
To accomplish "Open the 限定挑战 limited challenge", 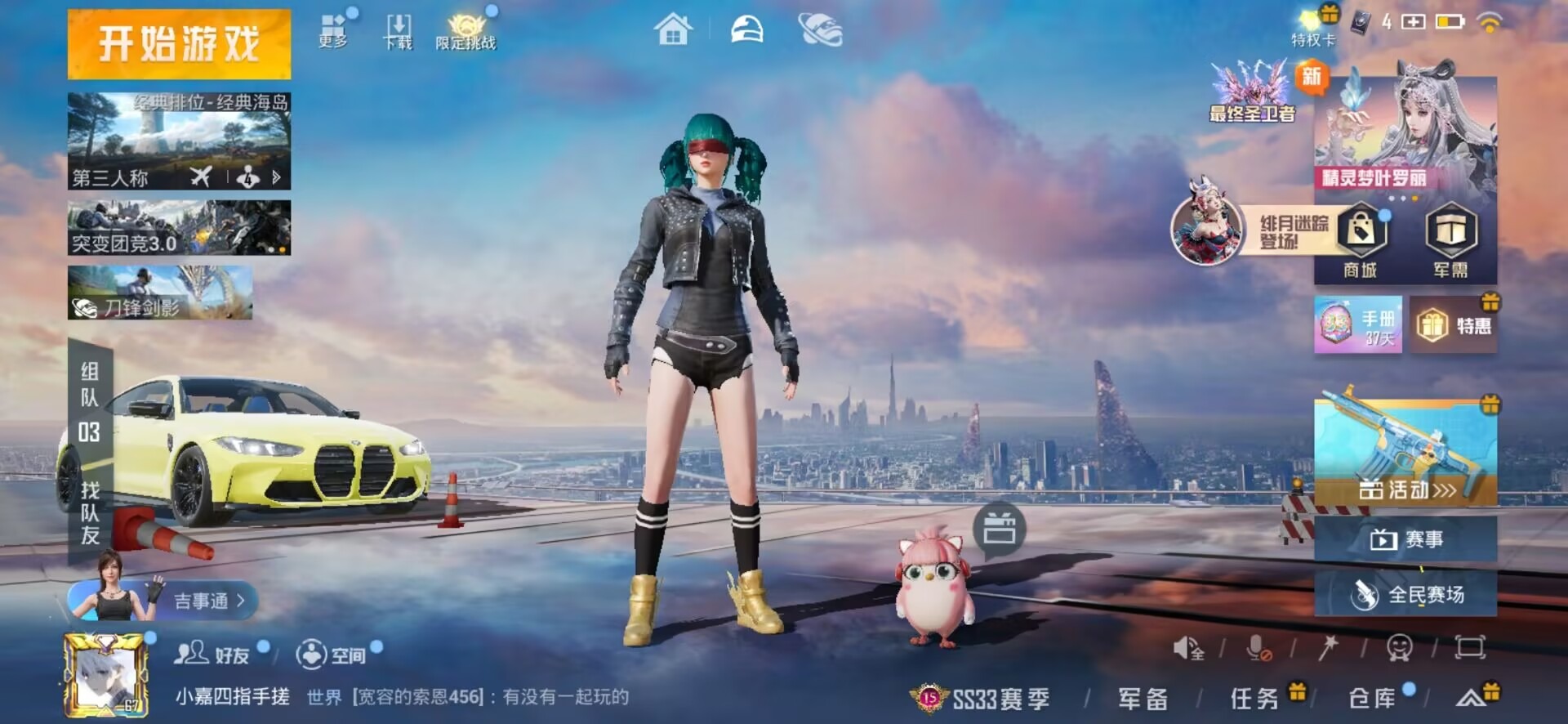I will pos(465,33).
